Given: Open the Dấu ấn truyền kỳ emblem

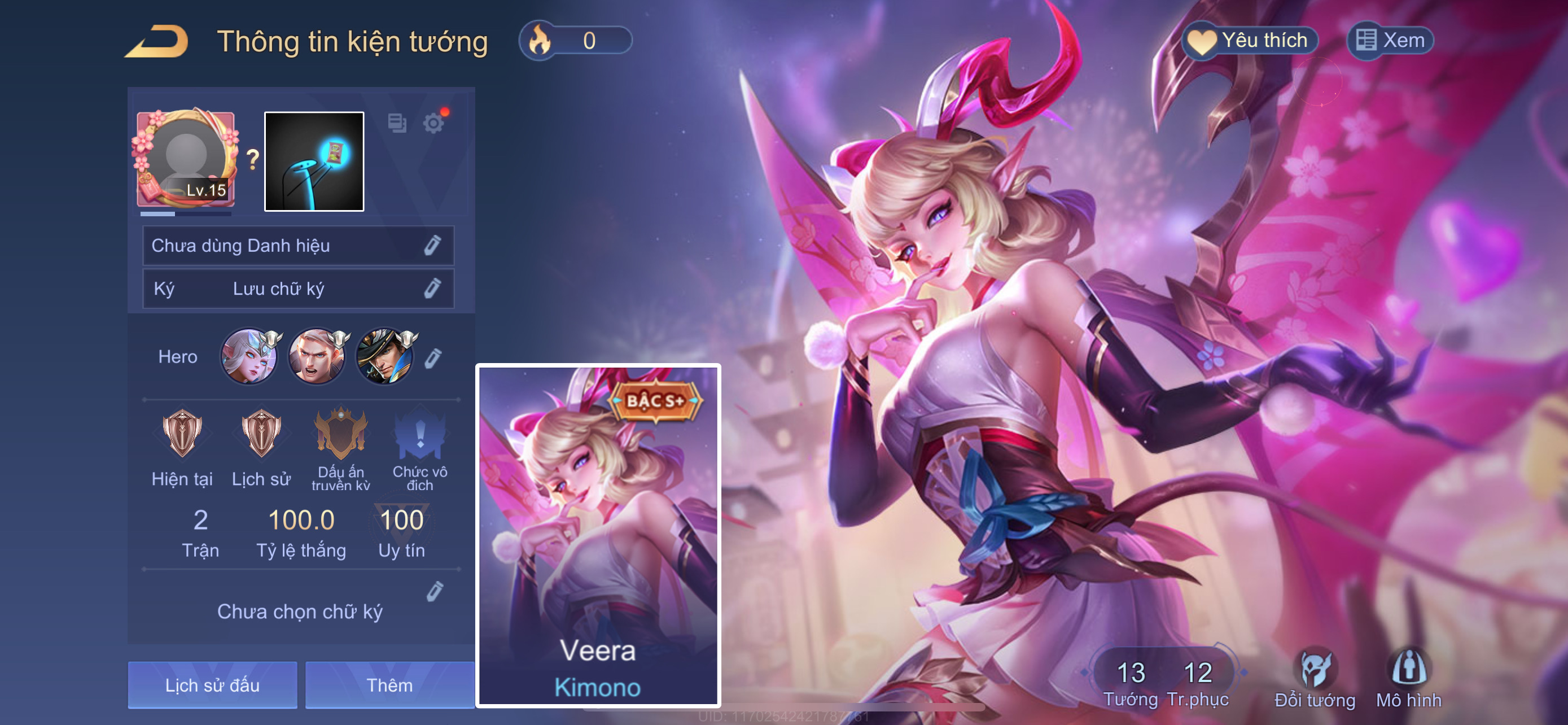Looking at the screenshot, I should coord(341,435).
